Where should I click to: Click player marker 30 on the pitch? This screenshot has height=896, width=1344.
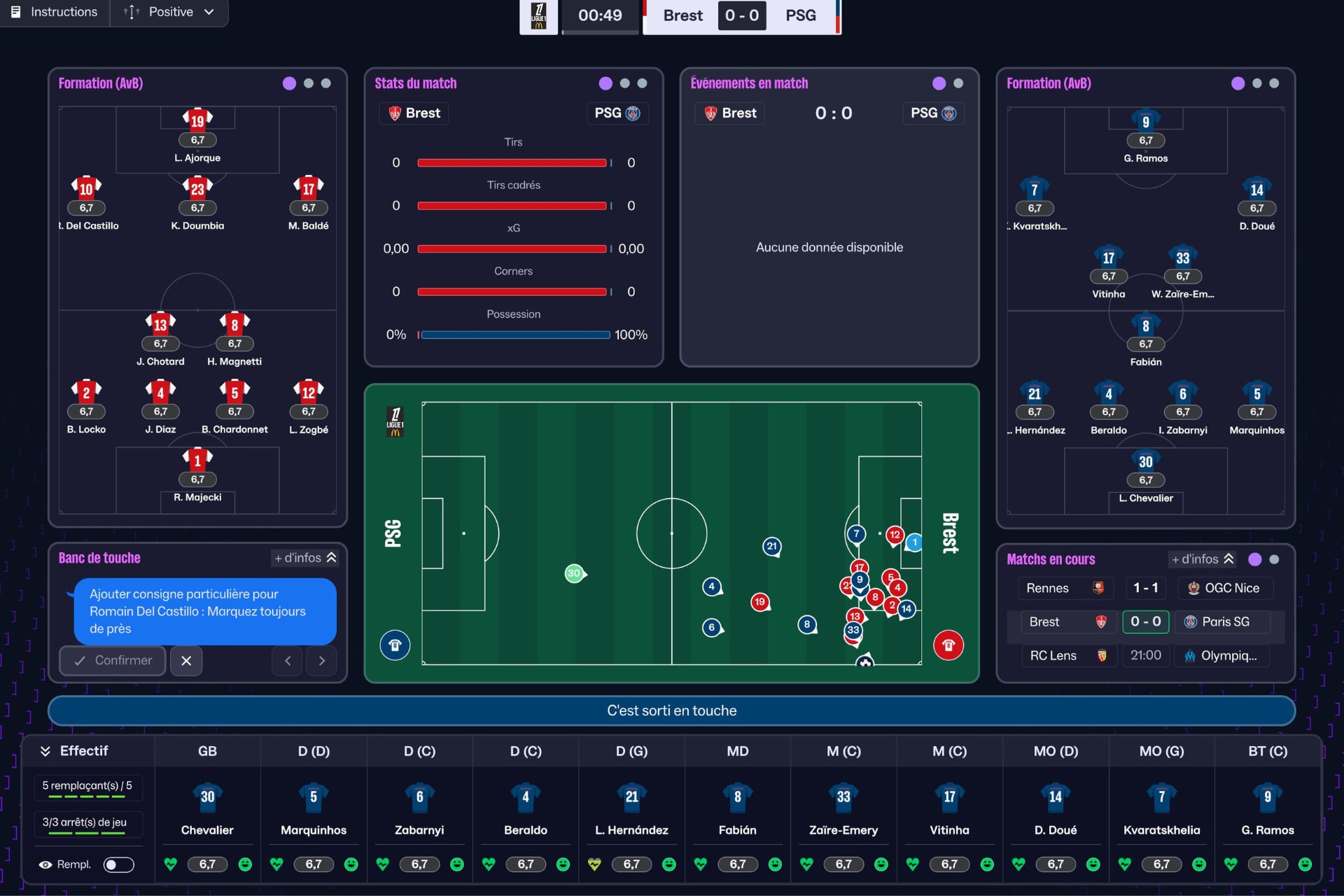(x=575, y=573)
